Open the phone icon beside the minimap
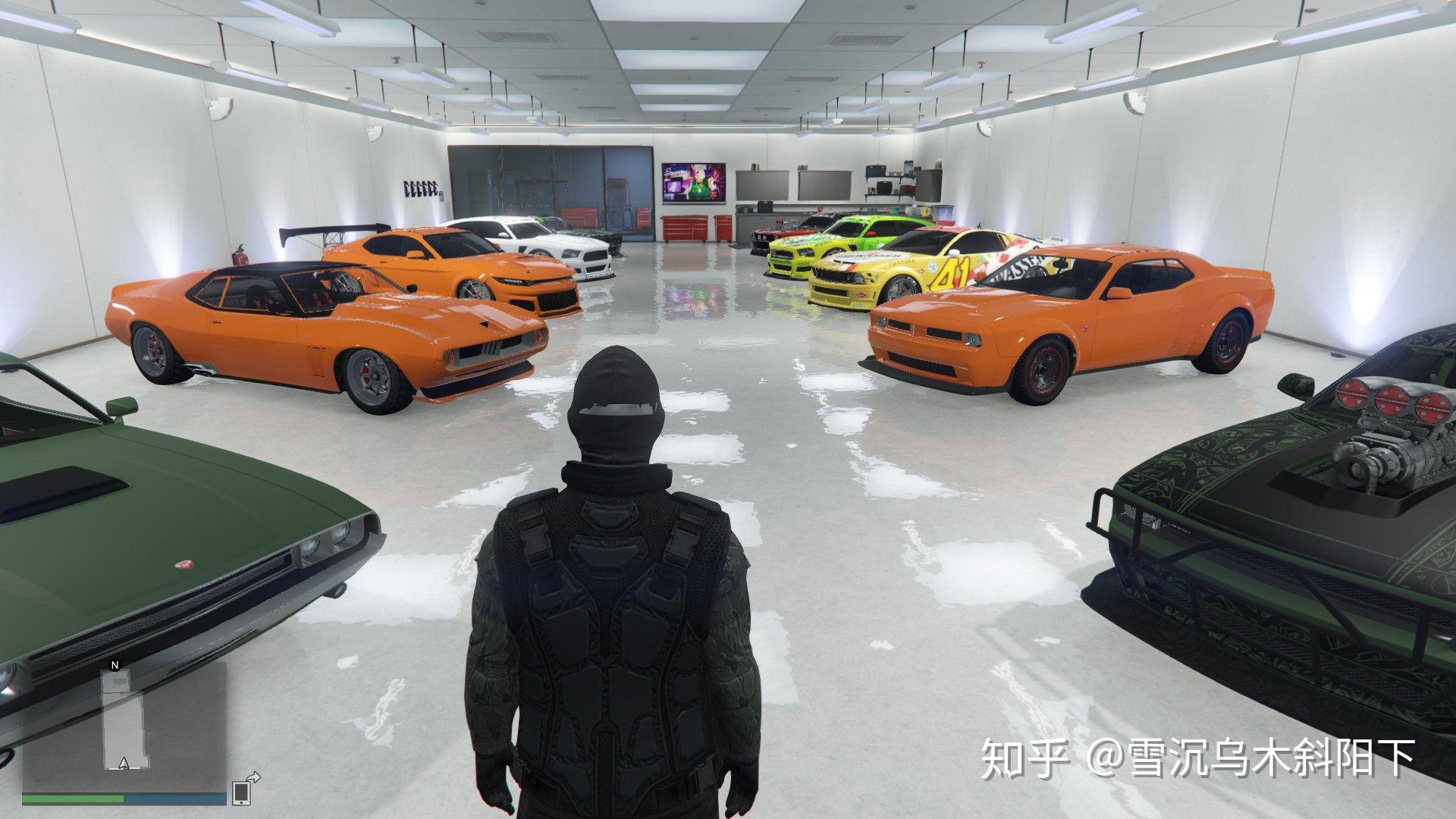Image resolution: width=1456 pixels, height=819 pixels. point(242,792)
